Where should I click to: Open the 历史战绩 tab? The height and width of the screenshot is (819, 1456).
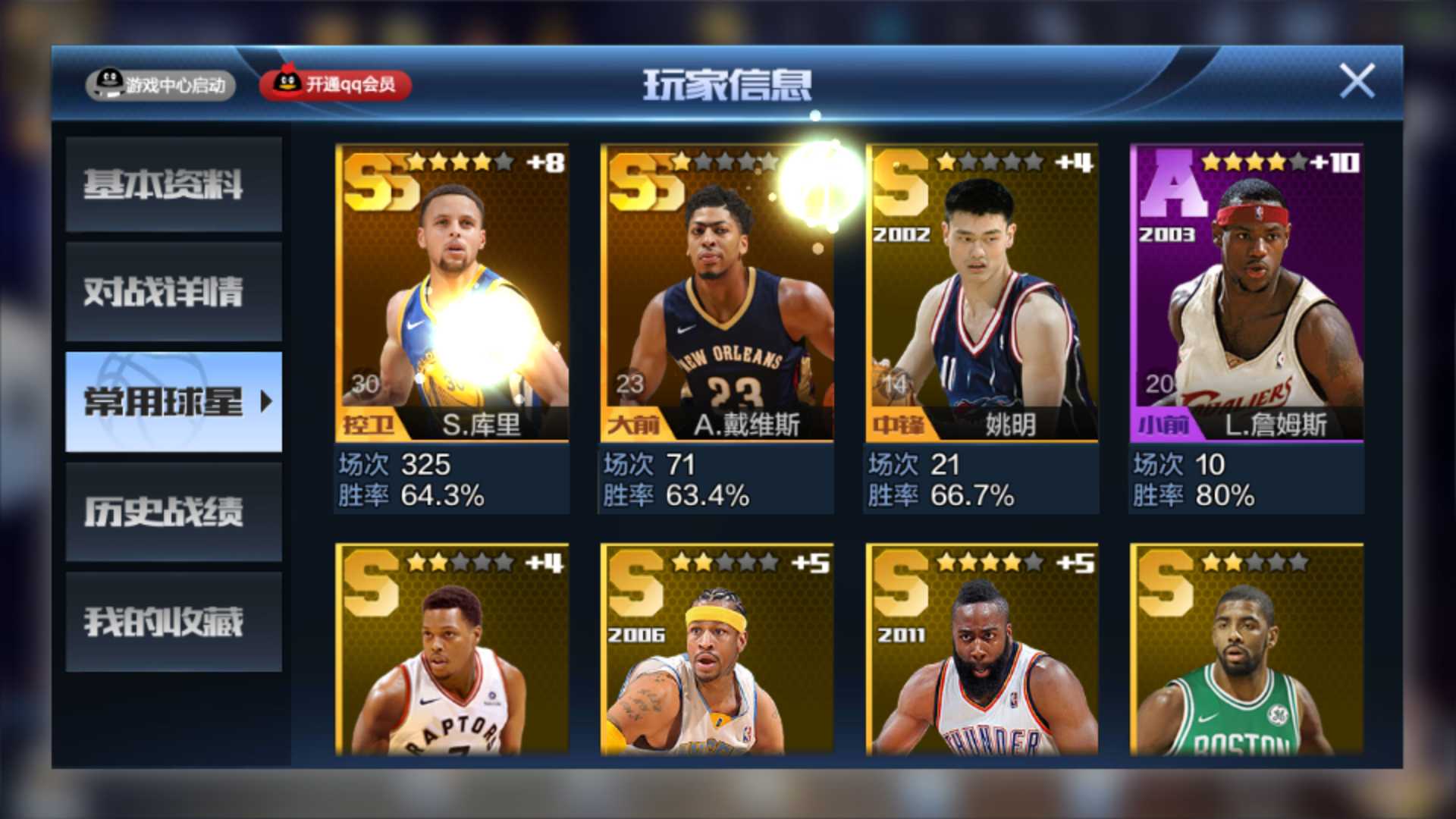[173, 513]
